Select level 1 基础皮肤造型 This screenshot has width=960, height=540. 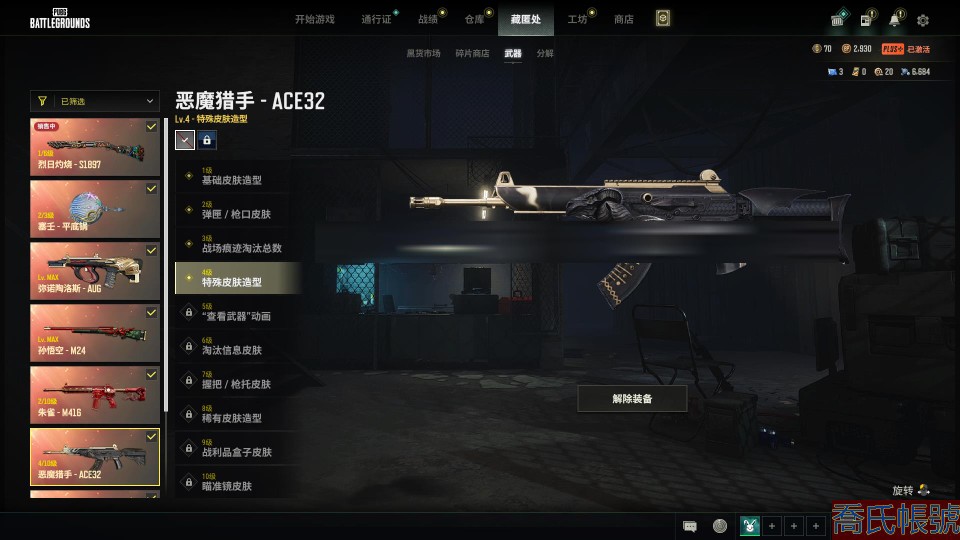click(x=236, y=177)
